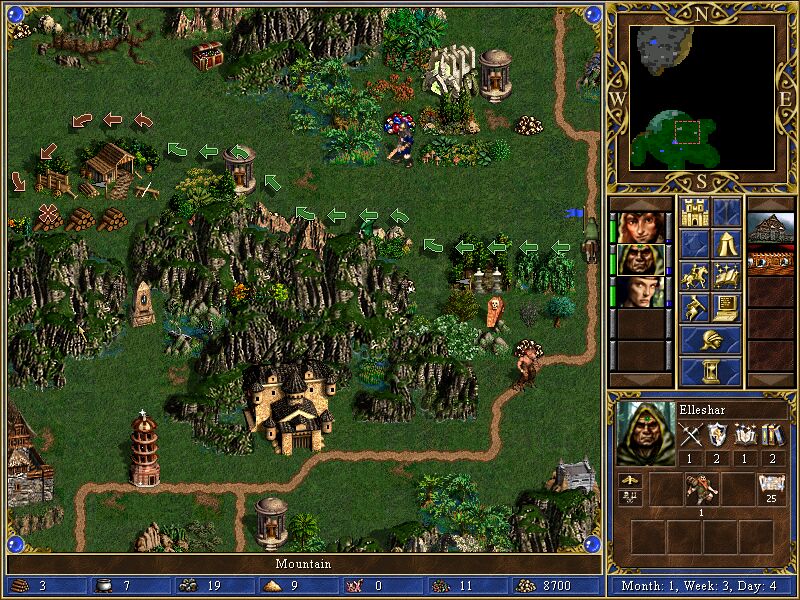Viewport: 800px width, 600px height.
Task: Open Adventure Options with the digging figure button
Action: click(694, 307)
